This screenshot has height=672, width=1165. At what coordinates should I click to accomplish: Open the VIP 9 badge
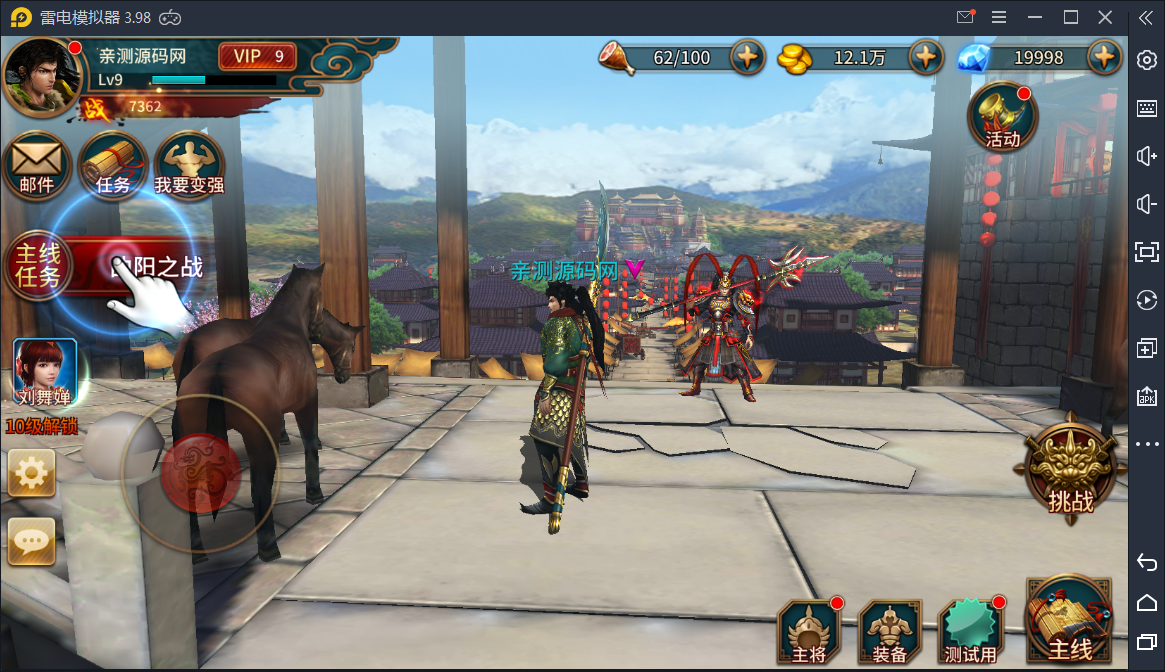click(x=257, y=56)
